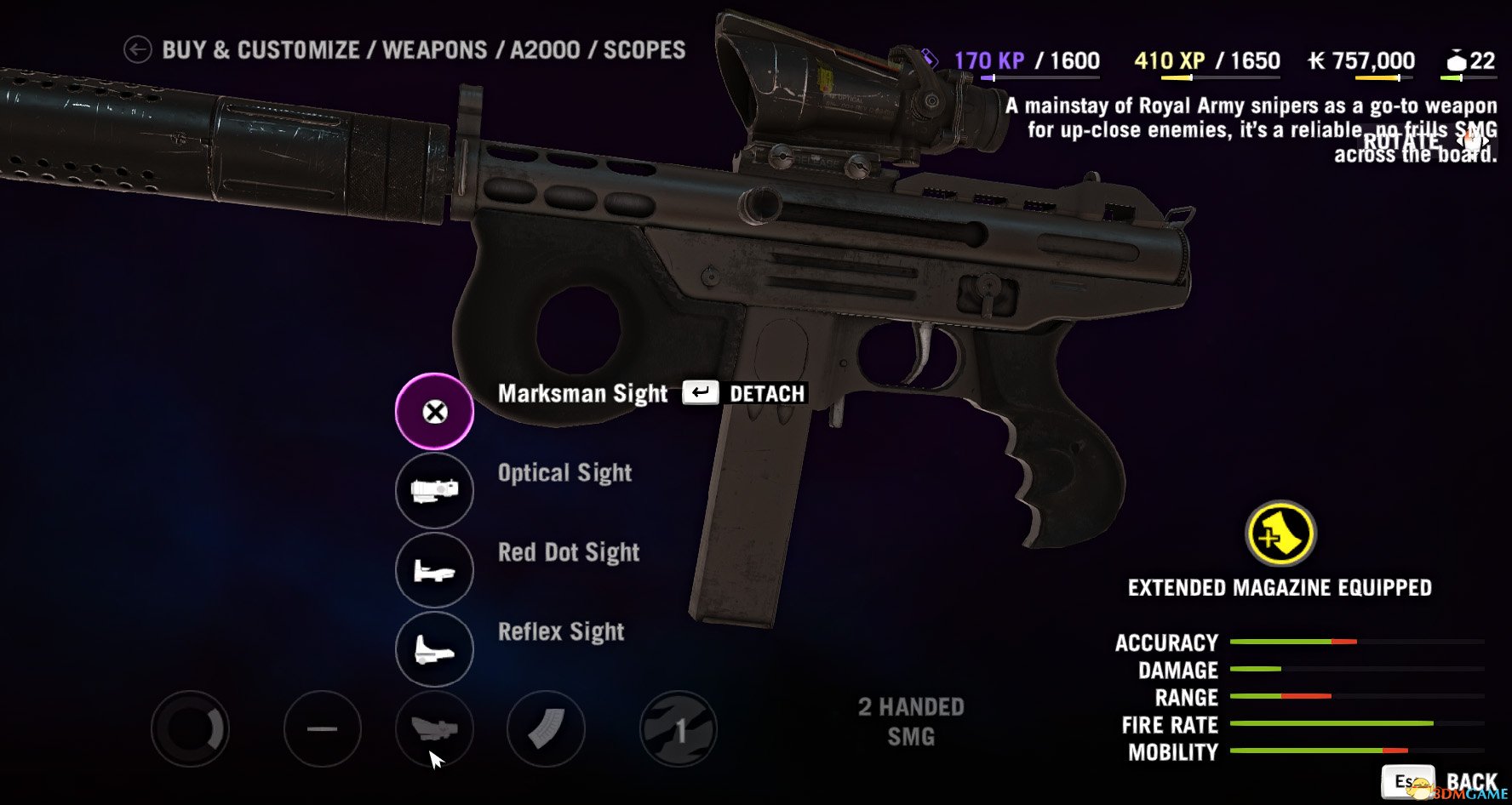The width and height of the screenshot is (1512, 805).
Task: Open the camo paint slot numbered 1
Action: click(x=679, y=729)
